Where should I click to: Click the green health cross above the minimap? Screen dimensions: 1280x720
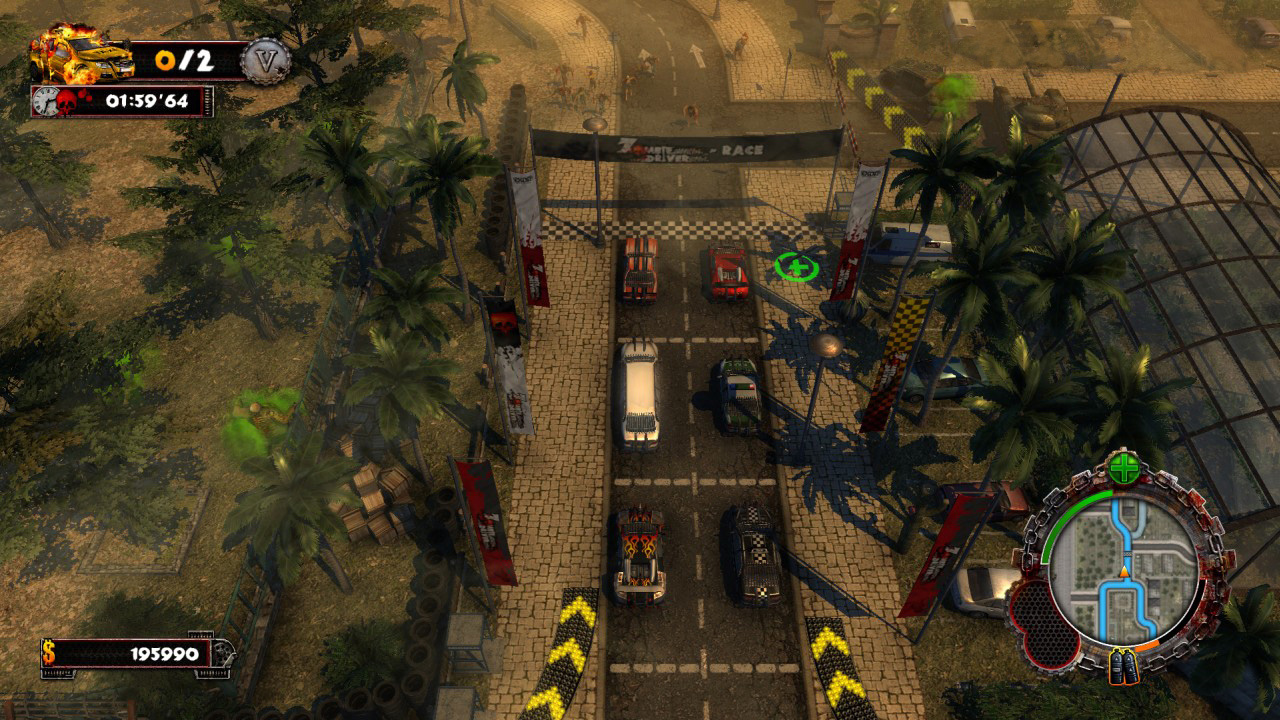click(x=1124, y=466)
